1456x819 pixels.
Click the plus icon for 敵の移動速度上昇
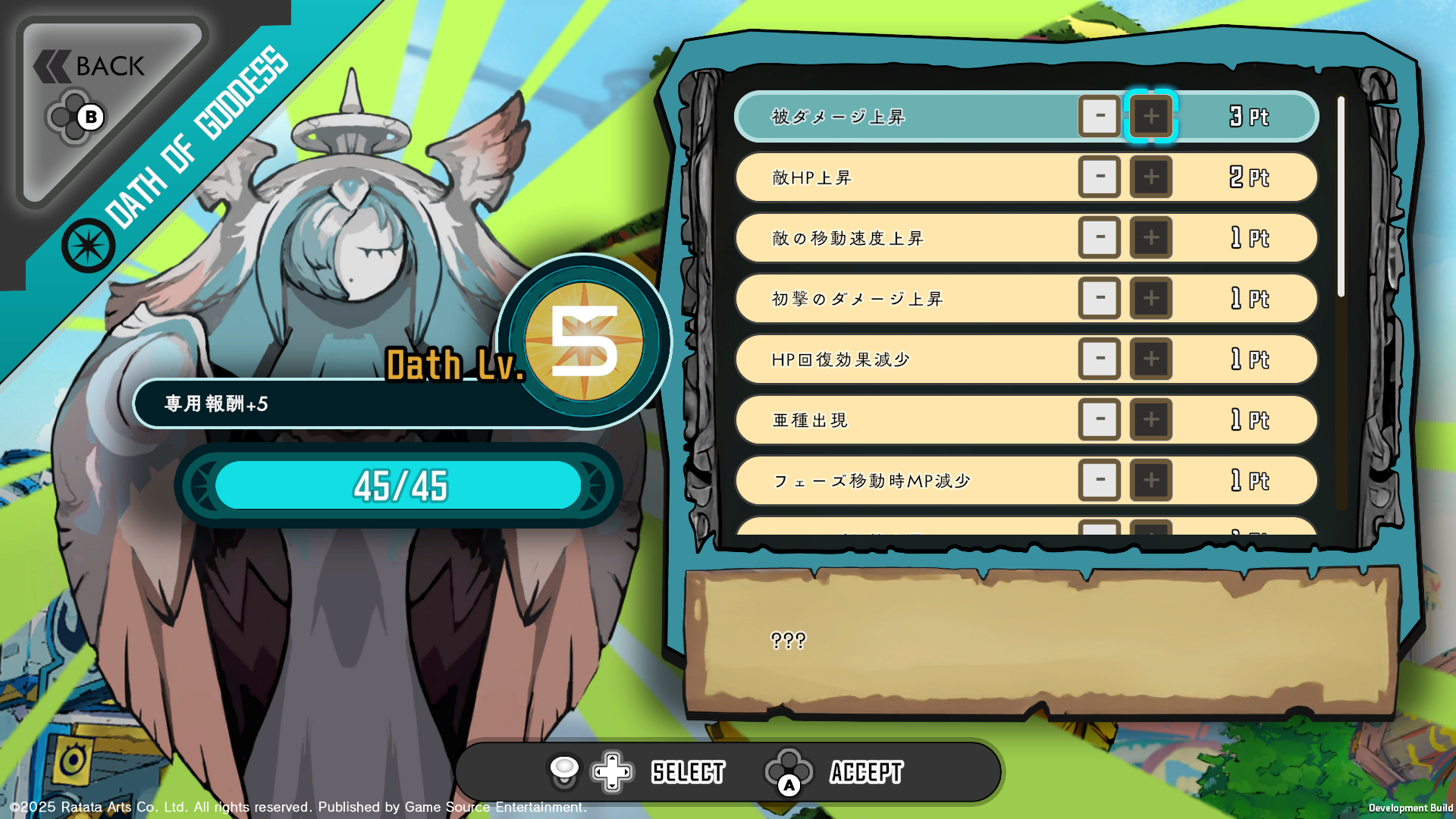click(x=1151, y=237)
